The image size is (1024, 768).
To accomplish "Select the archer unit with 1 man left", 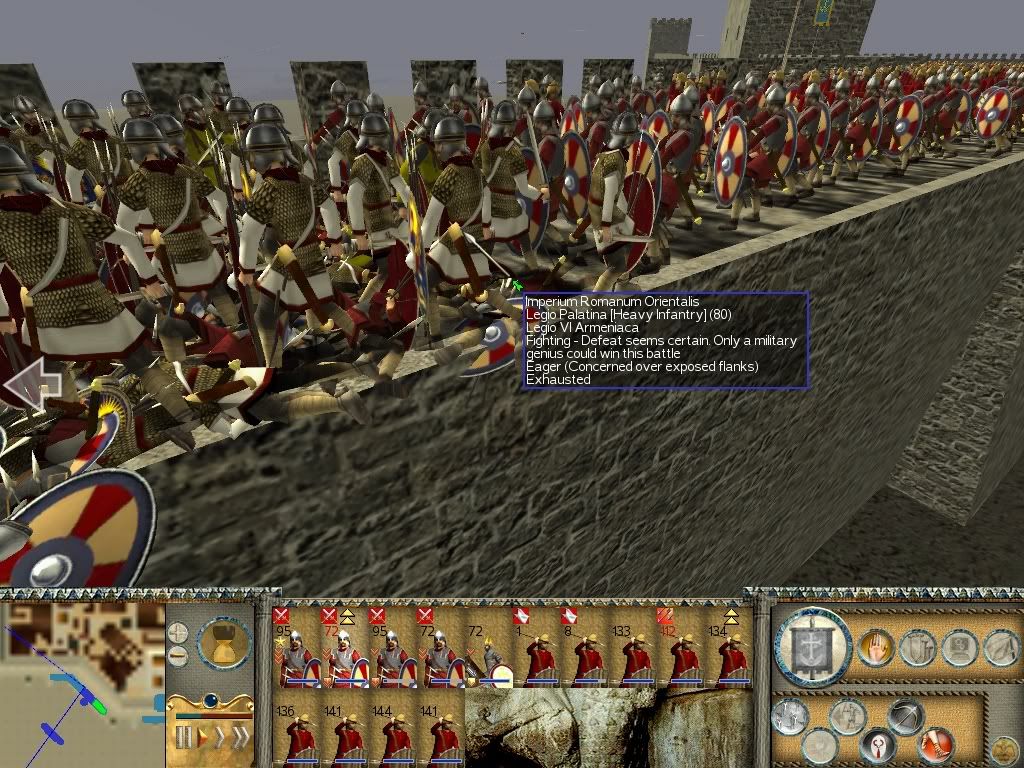I will (540, 655).
